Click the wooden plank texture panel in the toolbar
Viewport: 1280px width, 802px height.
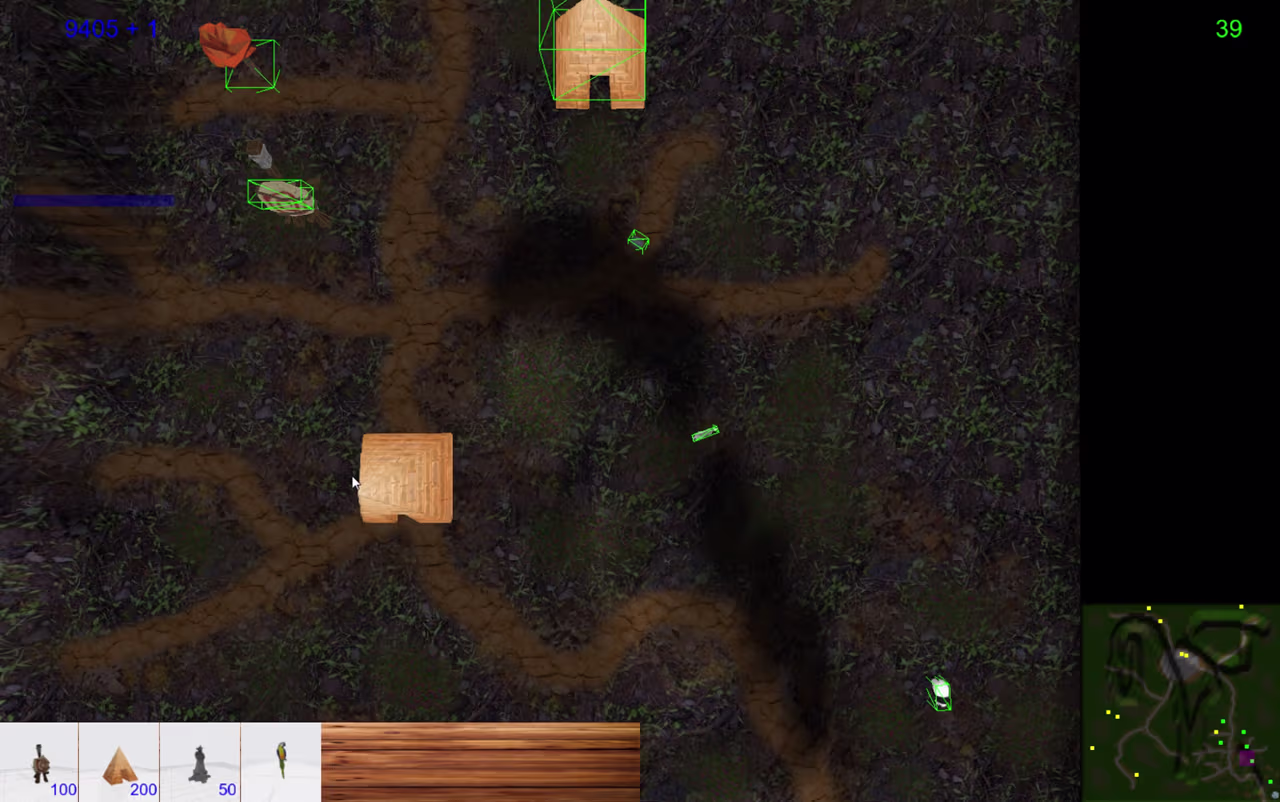480,760
